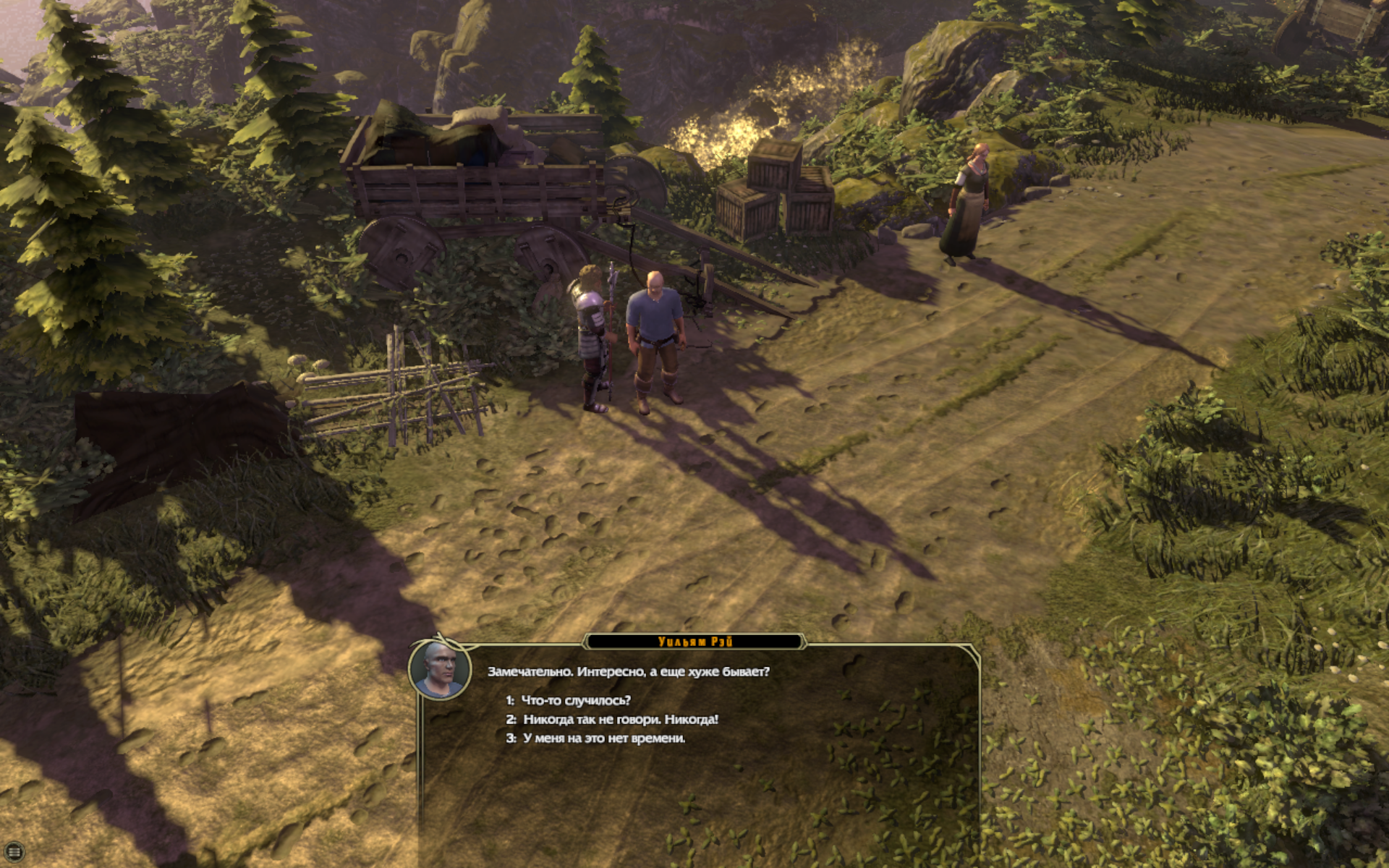Pick reply "У меня на это нет времени."
The width and height of the screenshot is (1389, 868).
click(603, 738)
